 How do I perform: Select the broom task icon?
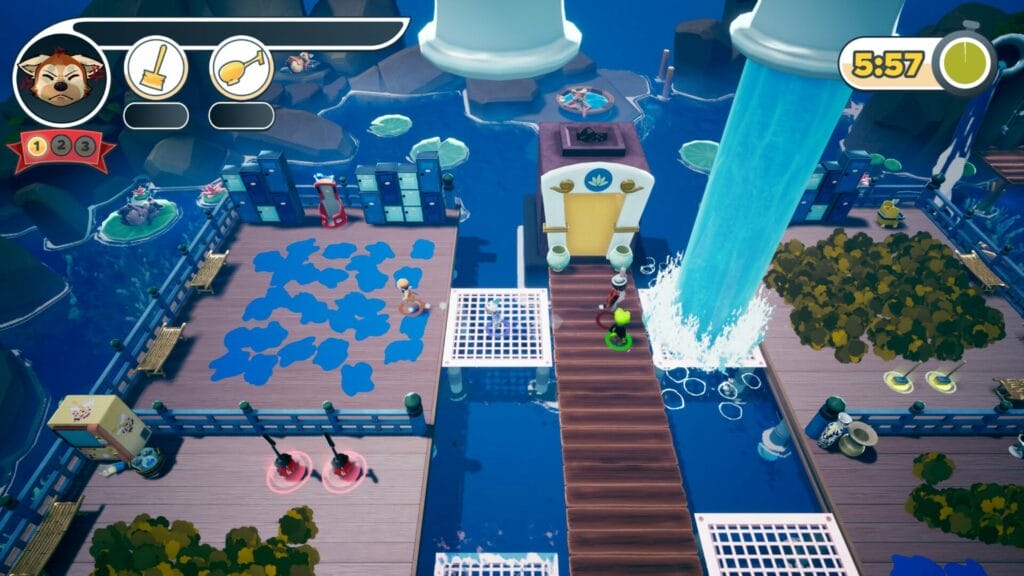[156, 67]
